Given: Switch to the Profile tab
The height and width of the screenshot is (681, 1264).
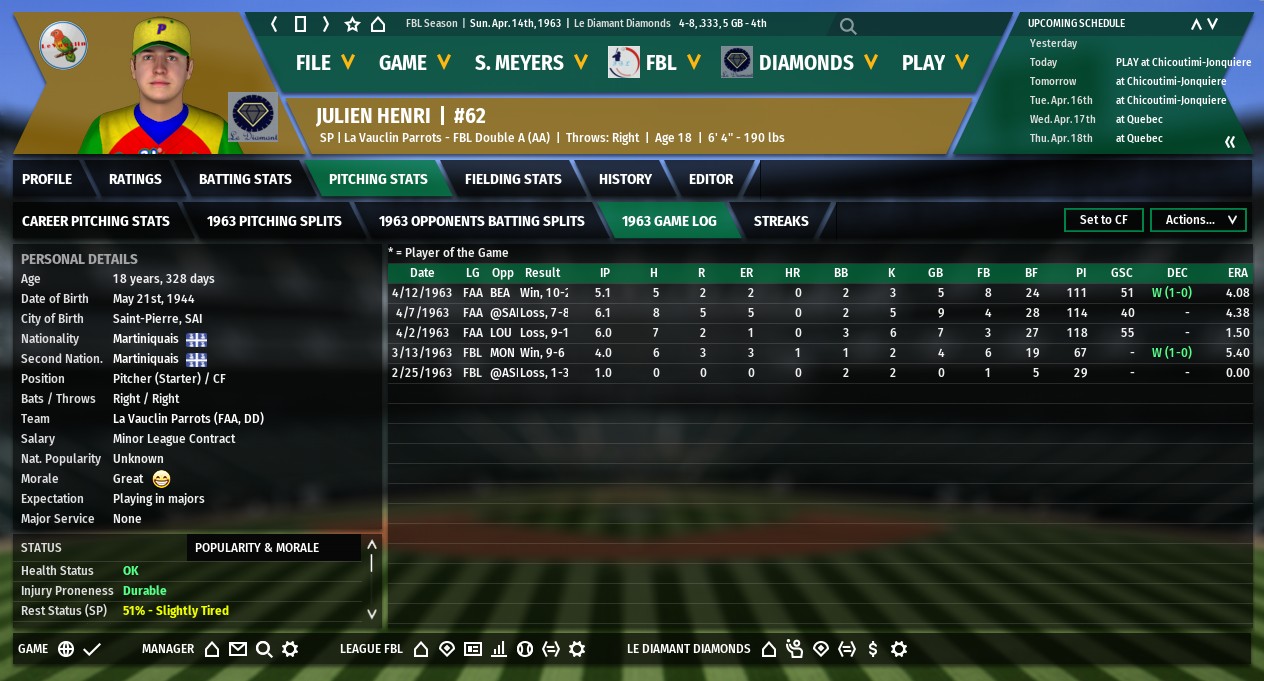Looking at the screenshot, I should 47,179.
